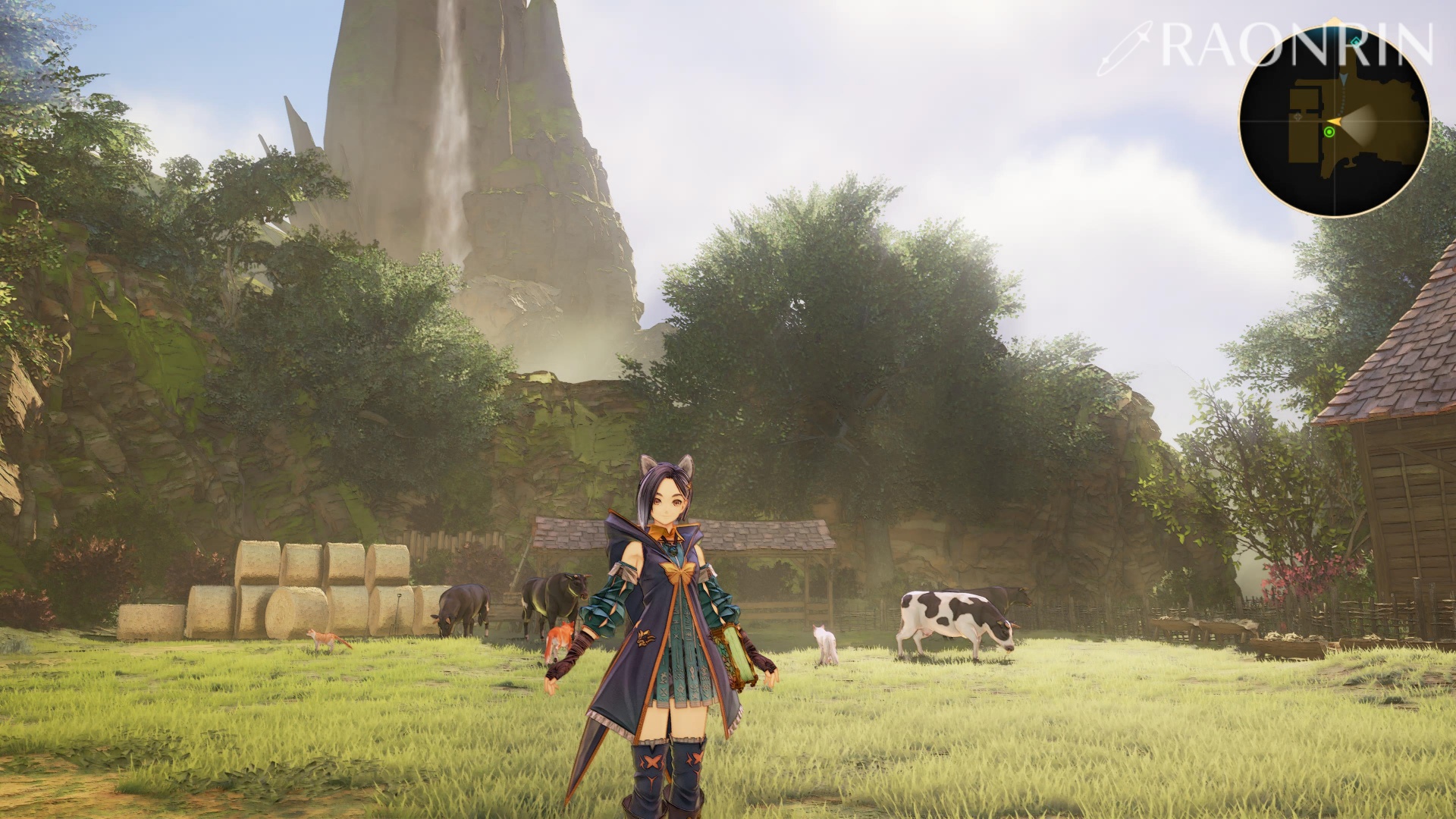Image resolution: width=1456 pixels, height=819 pixels.
Task: Select the green circle marker on minimap
Action: (x=1329, y=132)
